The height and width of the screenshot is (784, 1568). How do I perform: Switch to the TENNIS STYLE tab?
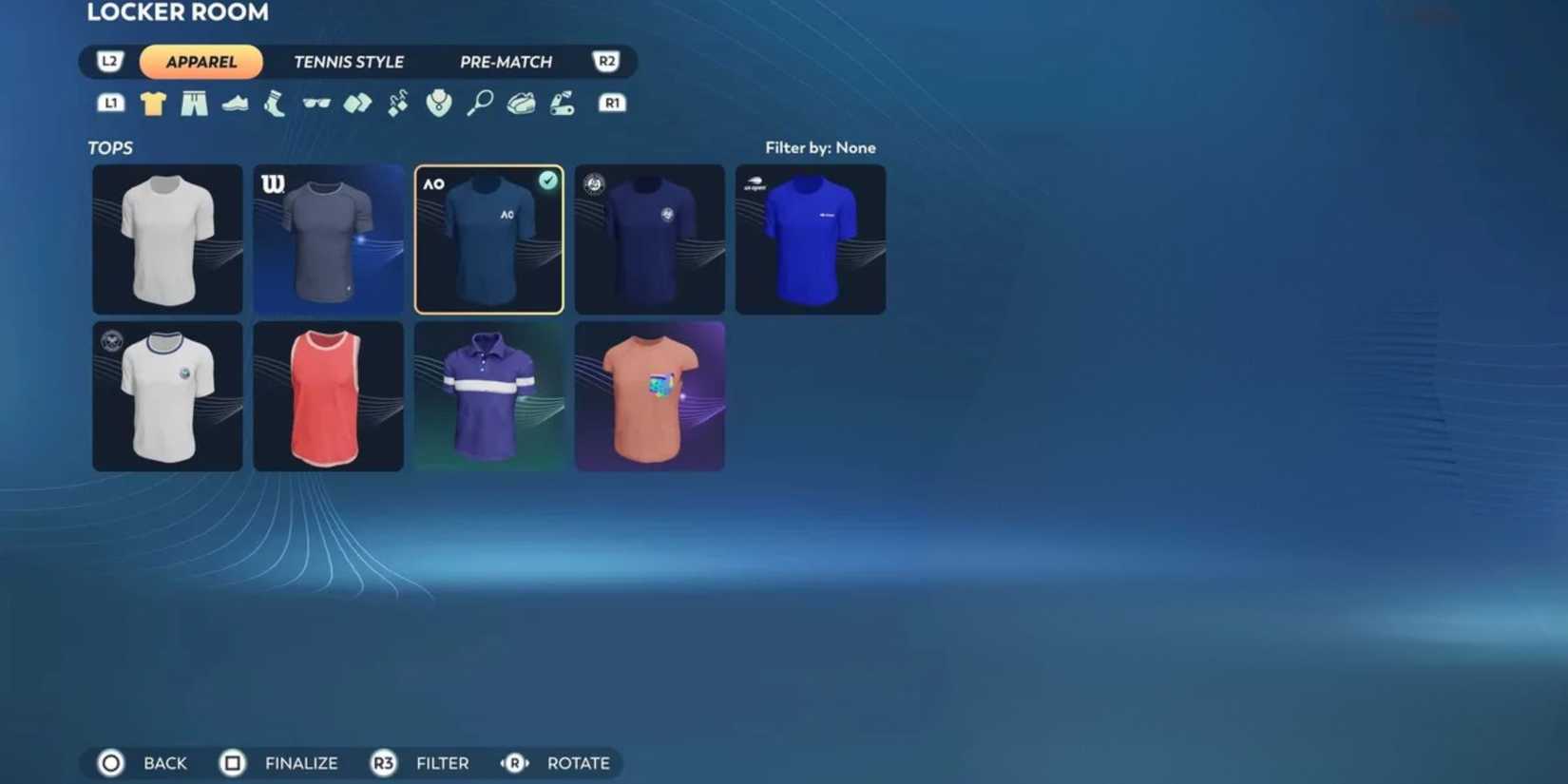pyautogui.click(x=351, y=61)
